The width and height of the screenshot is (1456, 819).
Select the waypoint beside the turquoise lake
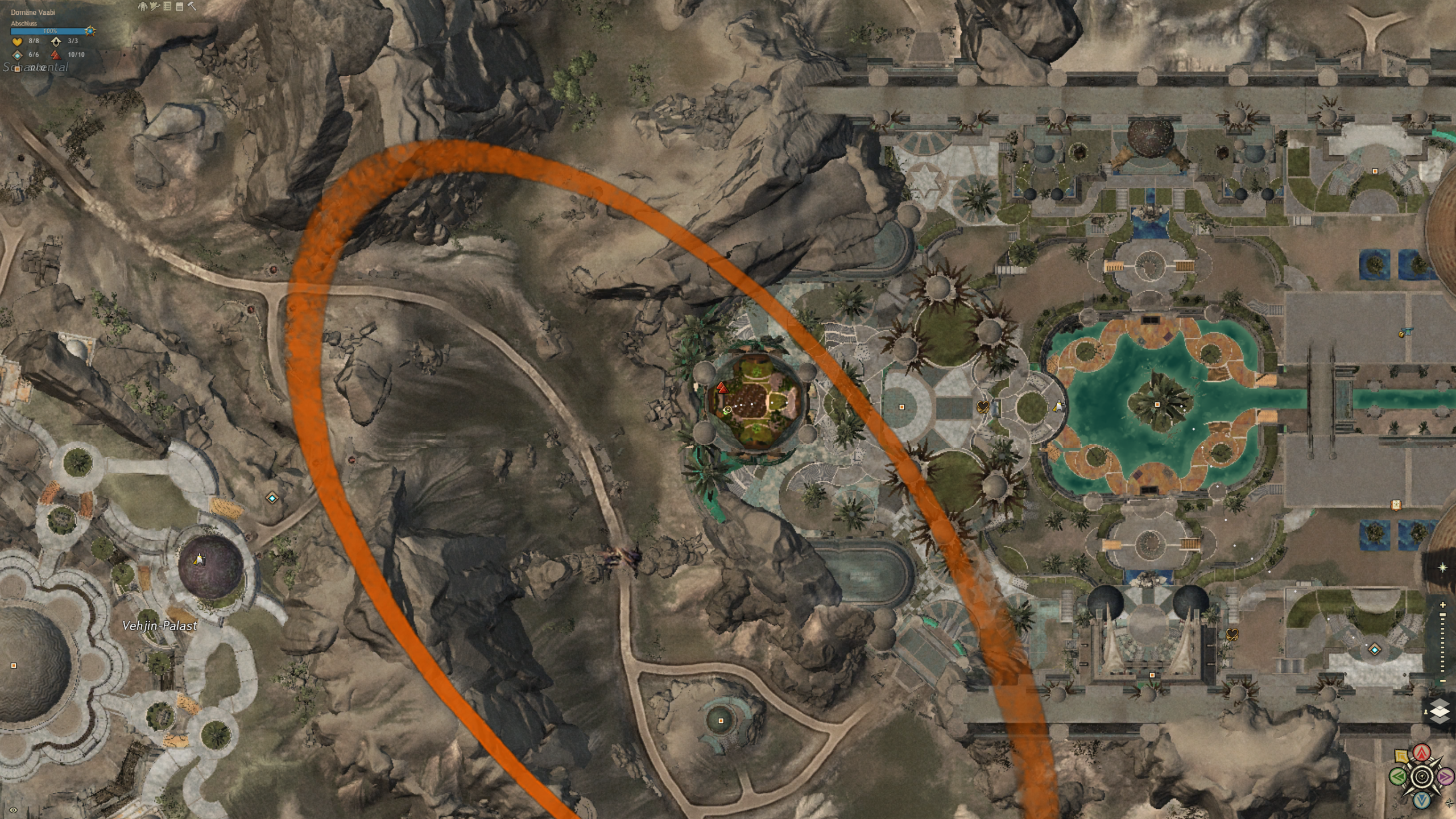pos(1058,406)
